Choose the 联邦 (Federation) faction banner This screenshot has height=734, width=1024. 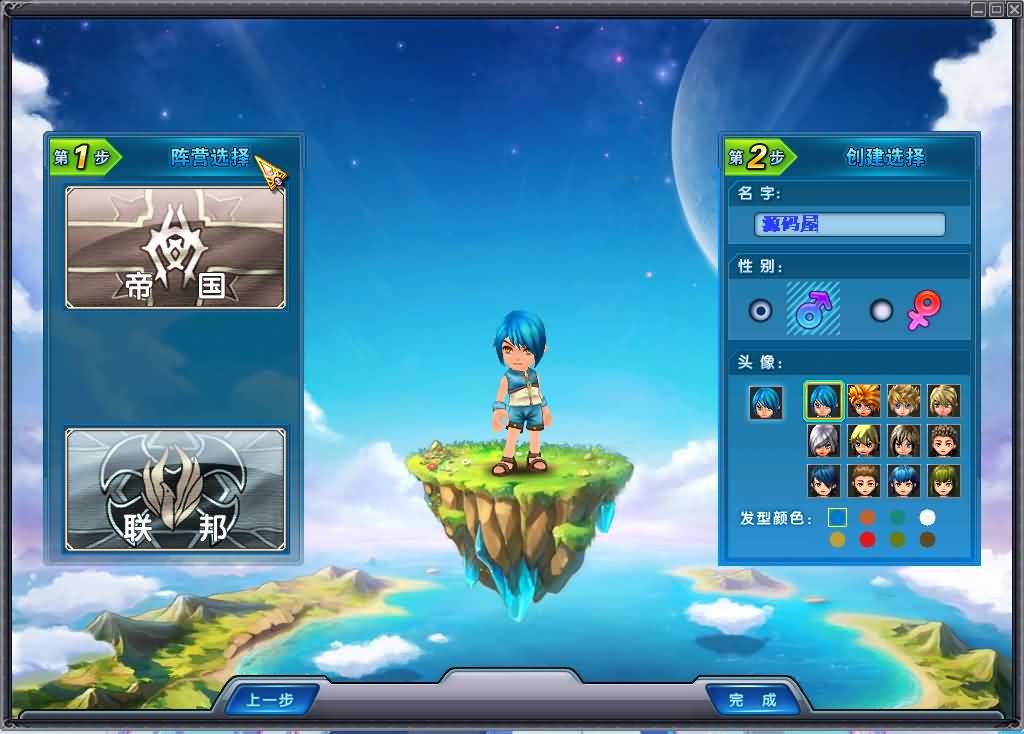(x=175, y=489)
